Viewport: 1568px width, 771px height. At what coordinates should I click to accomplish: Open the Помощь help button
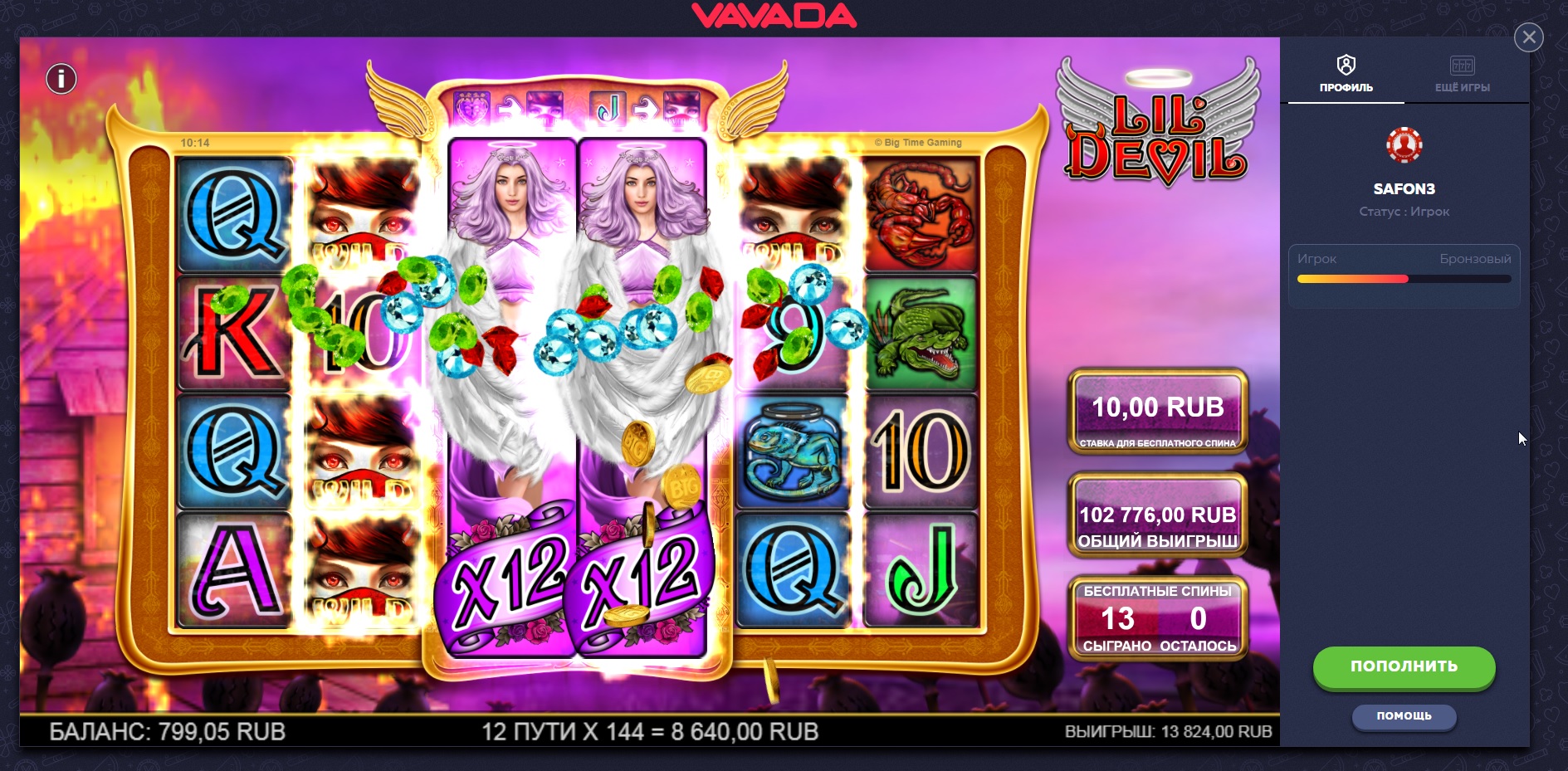click(x=1404, y=716)
